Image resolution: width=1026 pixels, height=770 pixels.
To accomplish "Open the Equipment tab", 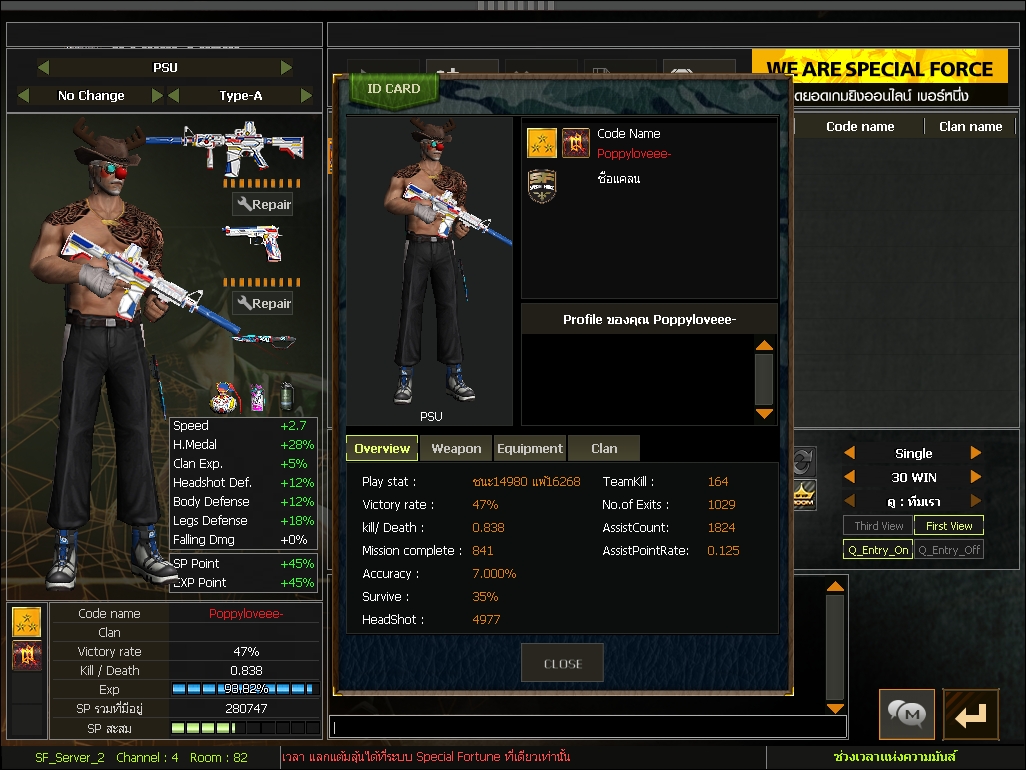I will click(x=529, y=449).
